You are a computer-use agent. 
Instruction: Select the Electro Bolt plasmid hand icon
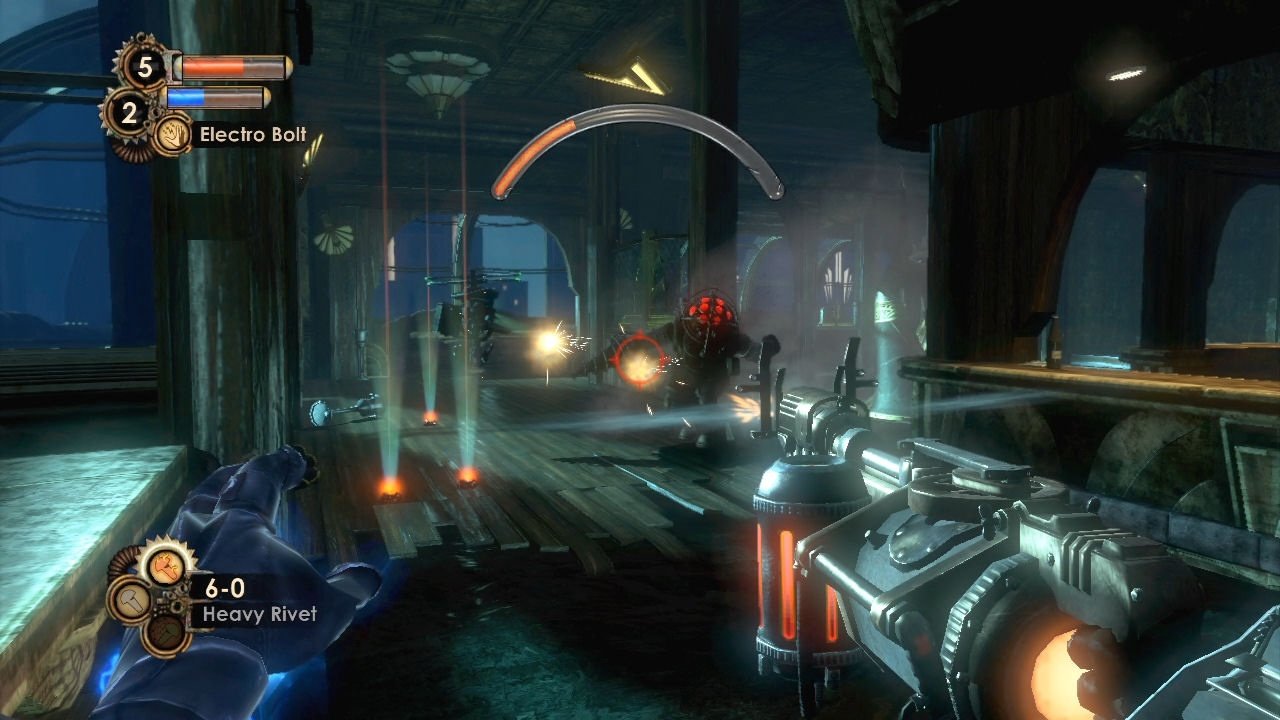pos(172,135)
